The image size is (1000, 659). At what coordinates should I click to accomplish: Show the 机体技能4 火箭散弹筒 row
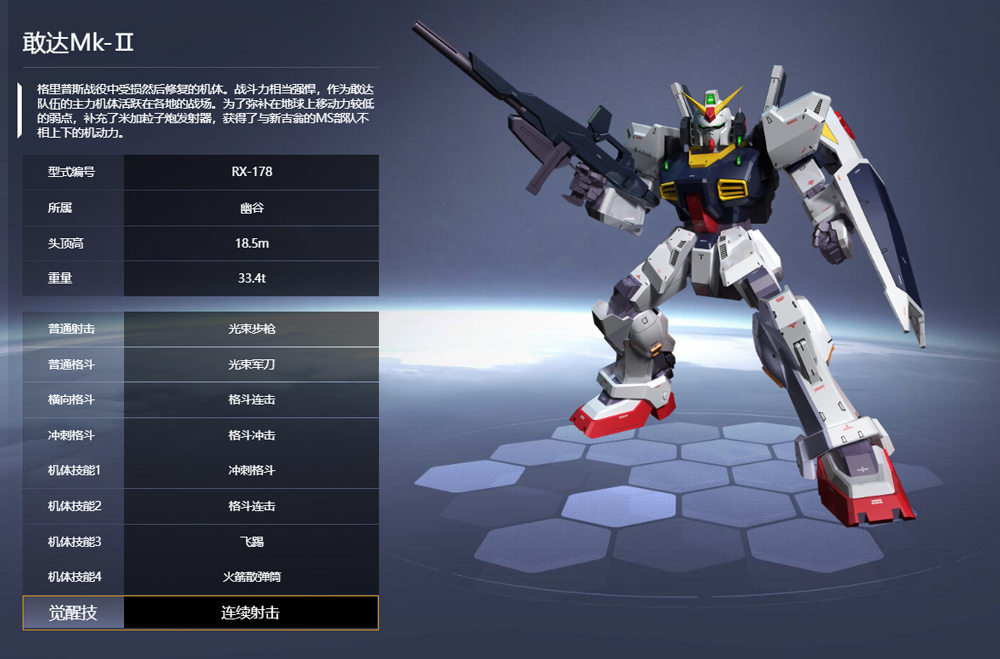(x=200, y=577)
